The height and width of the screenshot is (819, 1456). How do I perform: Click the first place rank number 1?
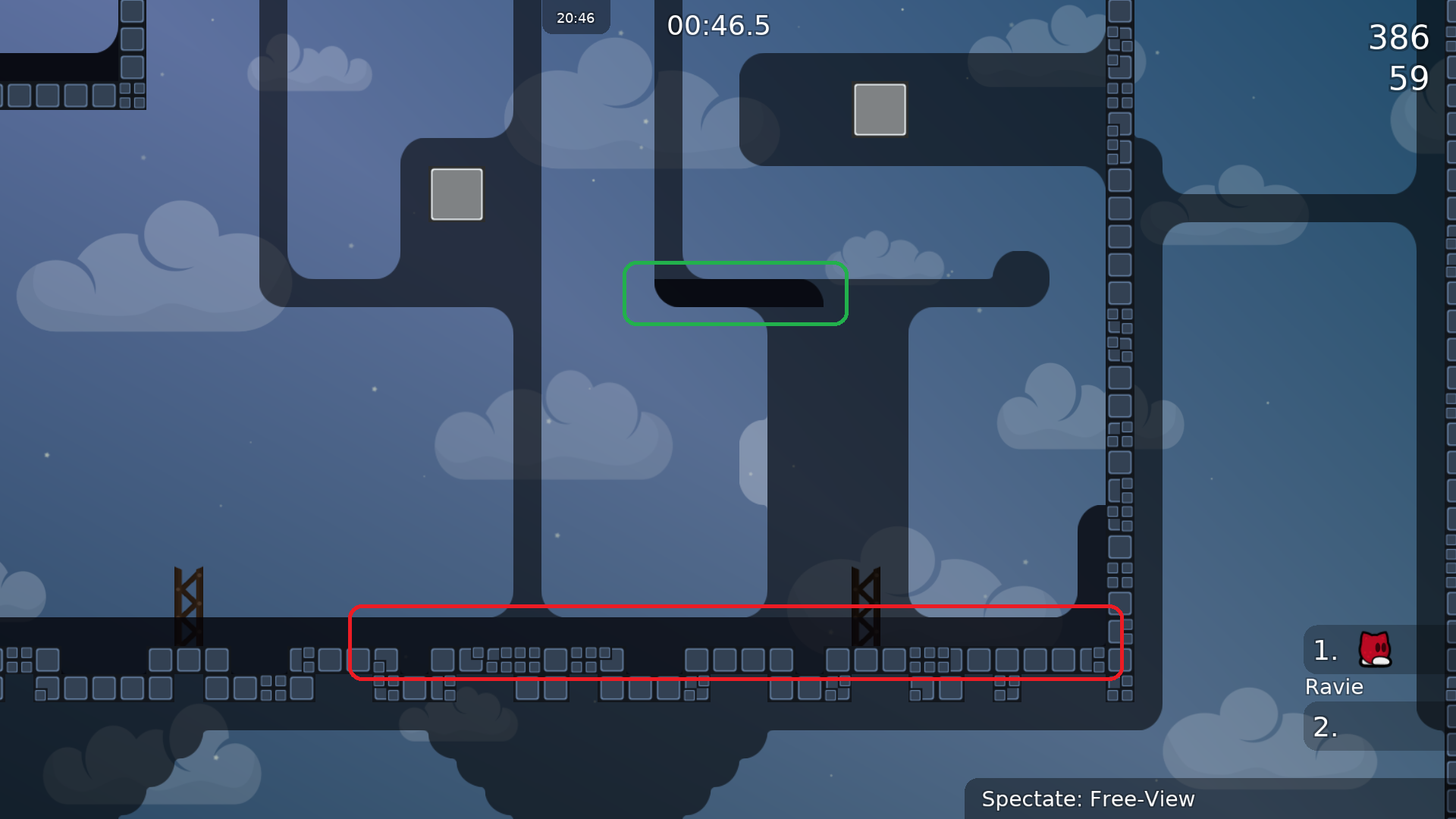(x=1324, y=648)
